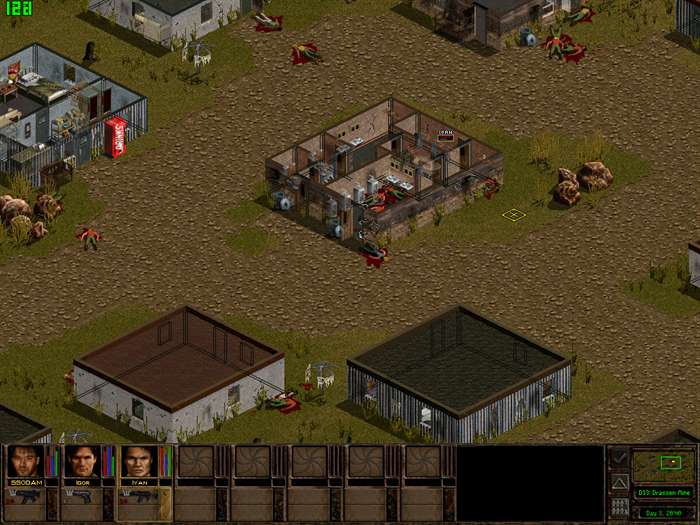This screenshot has height=525, width=700.
Task: Open the grid options button
Action: coord(619,506)
